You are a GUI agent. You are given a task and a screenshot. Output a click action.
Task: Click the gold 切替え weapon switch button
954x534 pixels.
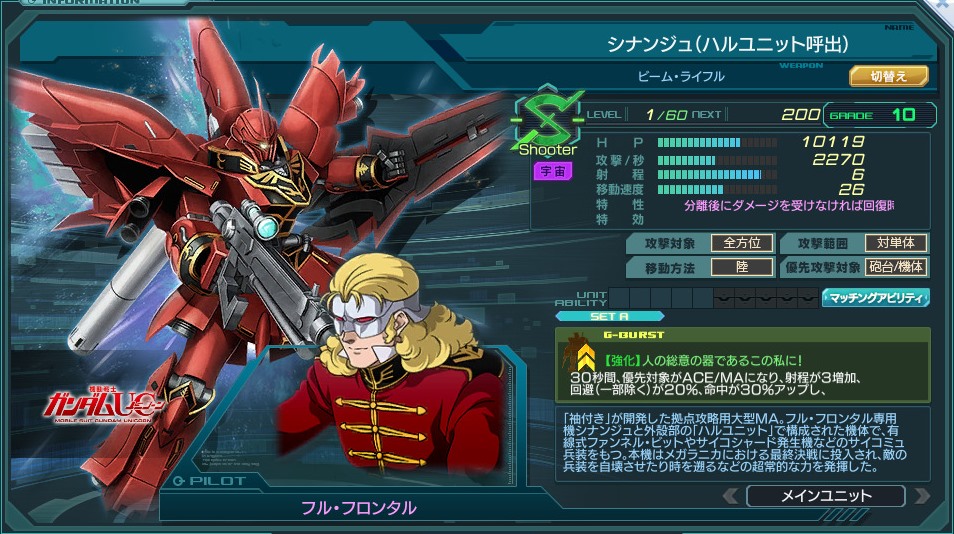(x=889, y=76)
